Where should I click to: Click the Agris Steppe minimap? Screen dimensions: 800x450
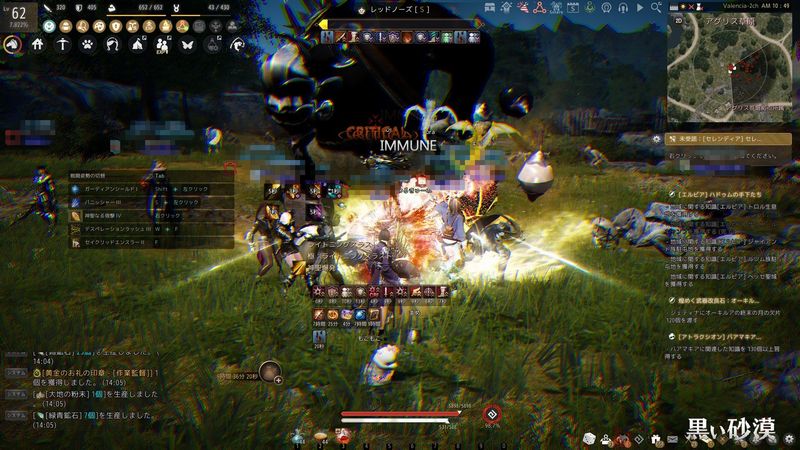pos(729,70)
